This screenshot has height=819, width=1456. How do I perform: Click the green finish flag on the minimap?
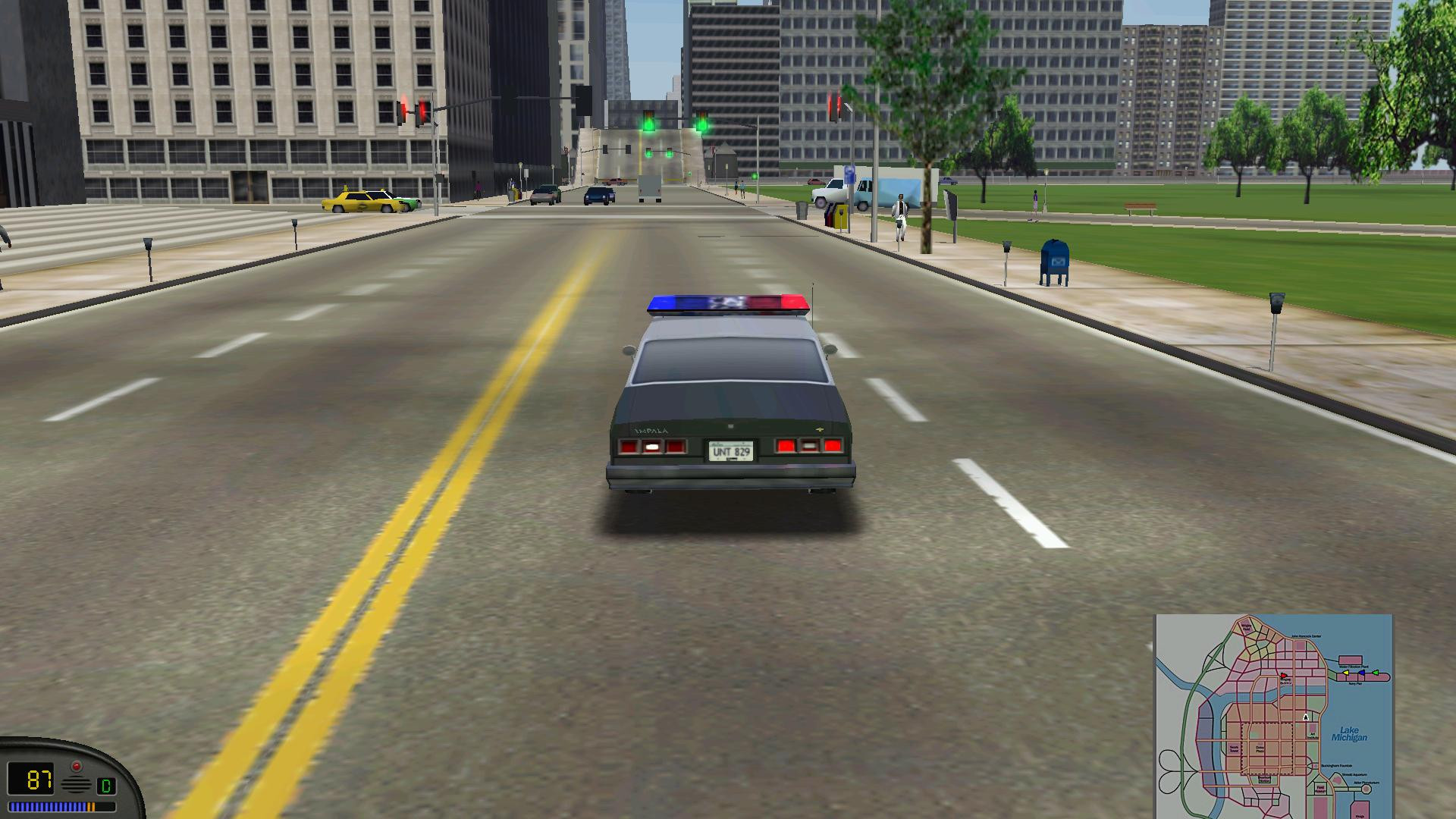(1376, 673)
